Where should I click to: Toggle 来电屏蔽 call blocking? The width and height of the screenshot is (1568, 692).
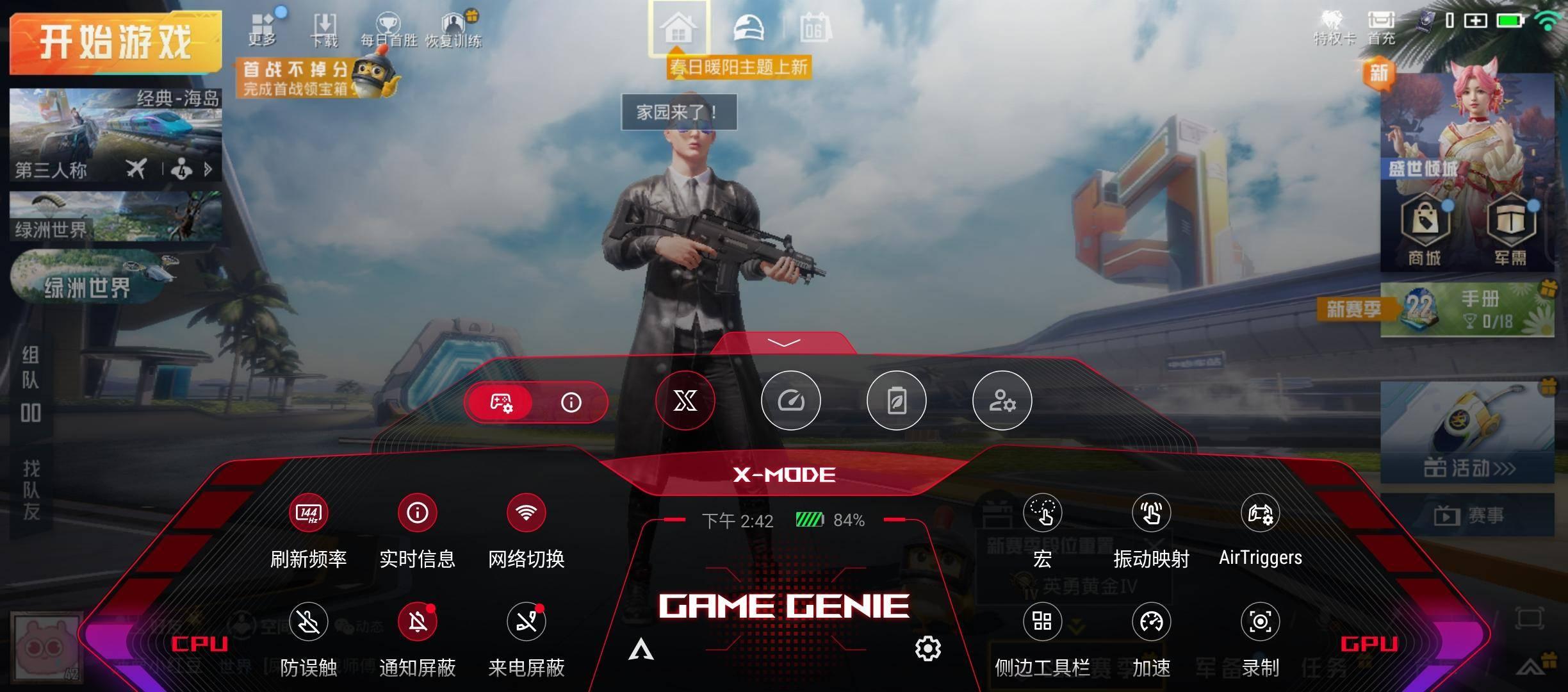click(x=526, y=622)
